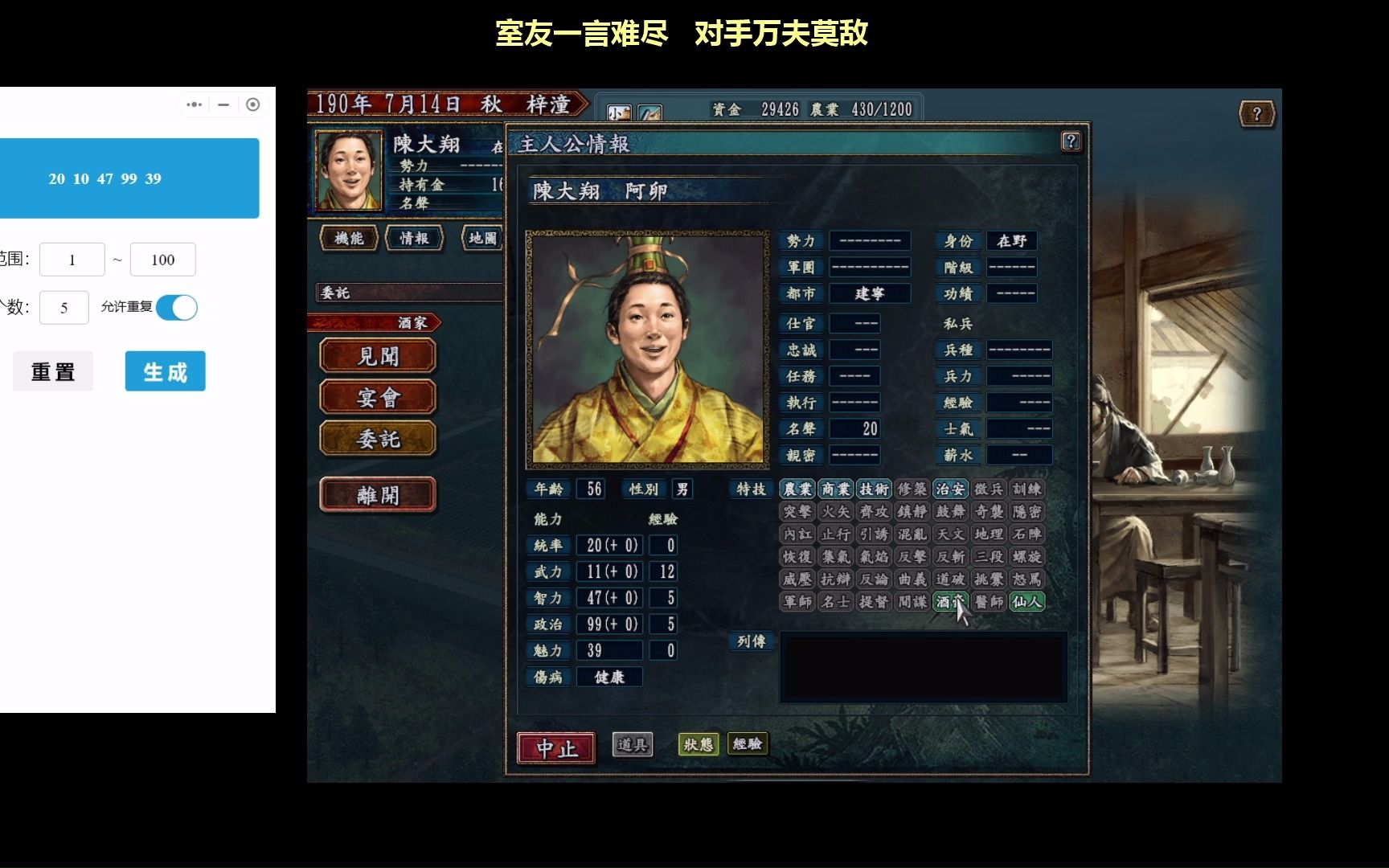1389x868 pixels.
Task: Switch to the 經驗 tab
Action: [749, 745]
